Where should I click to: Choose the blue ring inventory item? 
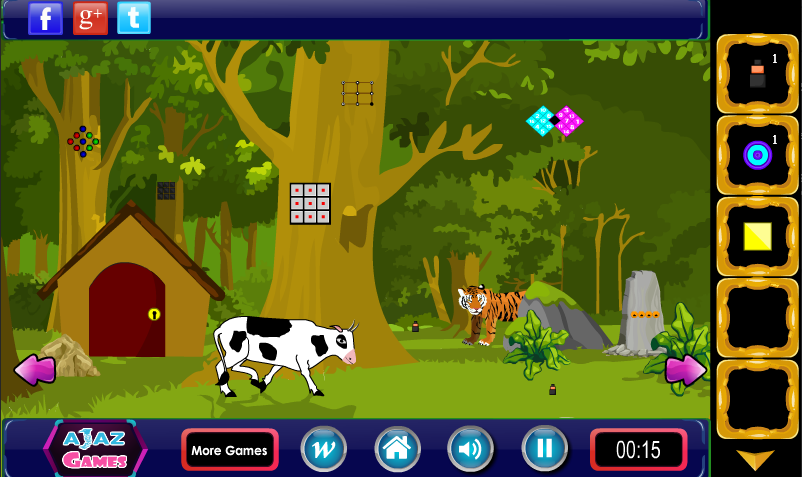tap(757, 155)
